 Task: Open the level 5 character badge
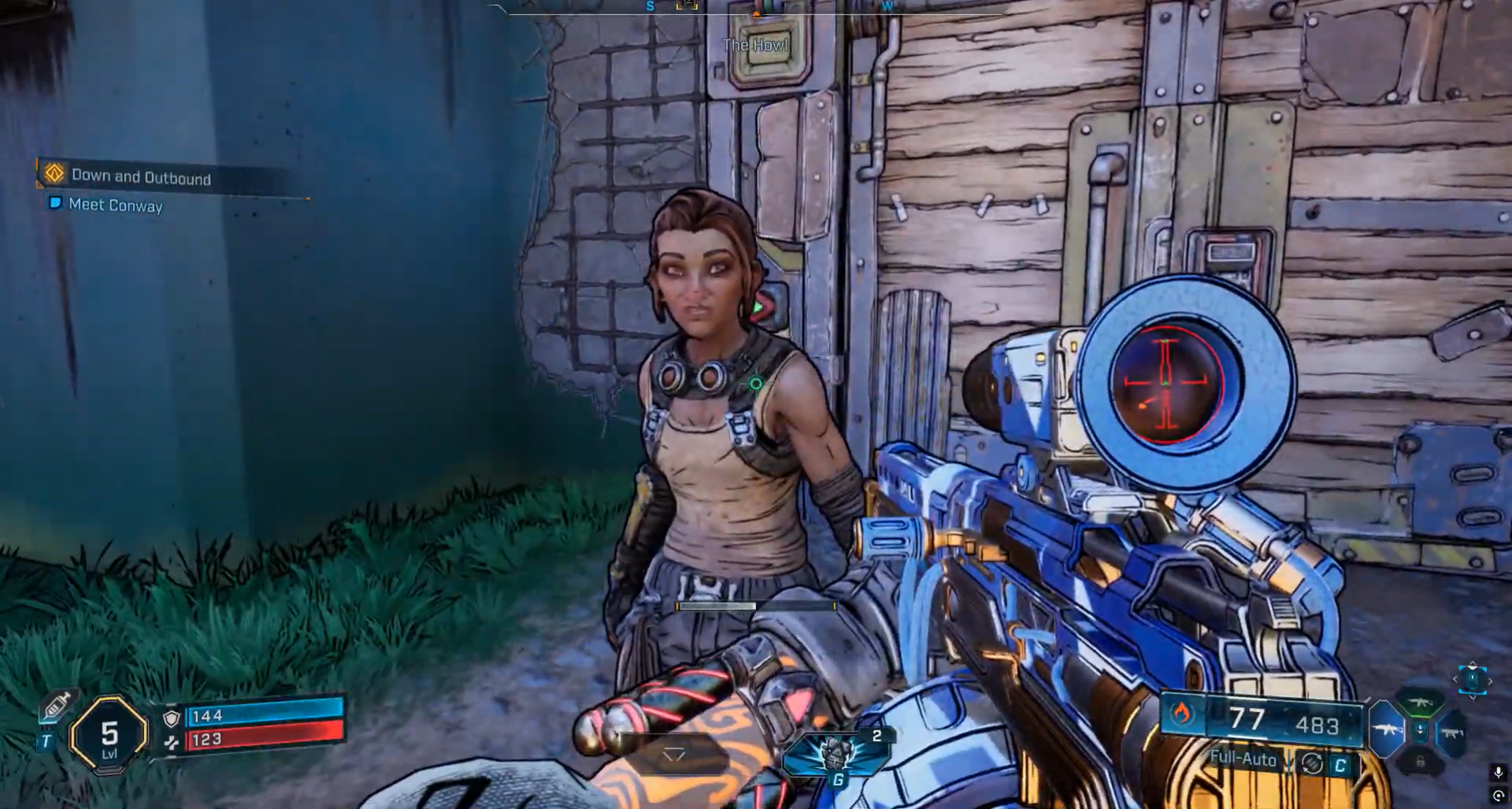tap(109, 734)
